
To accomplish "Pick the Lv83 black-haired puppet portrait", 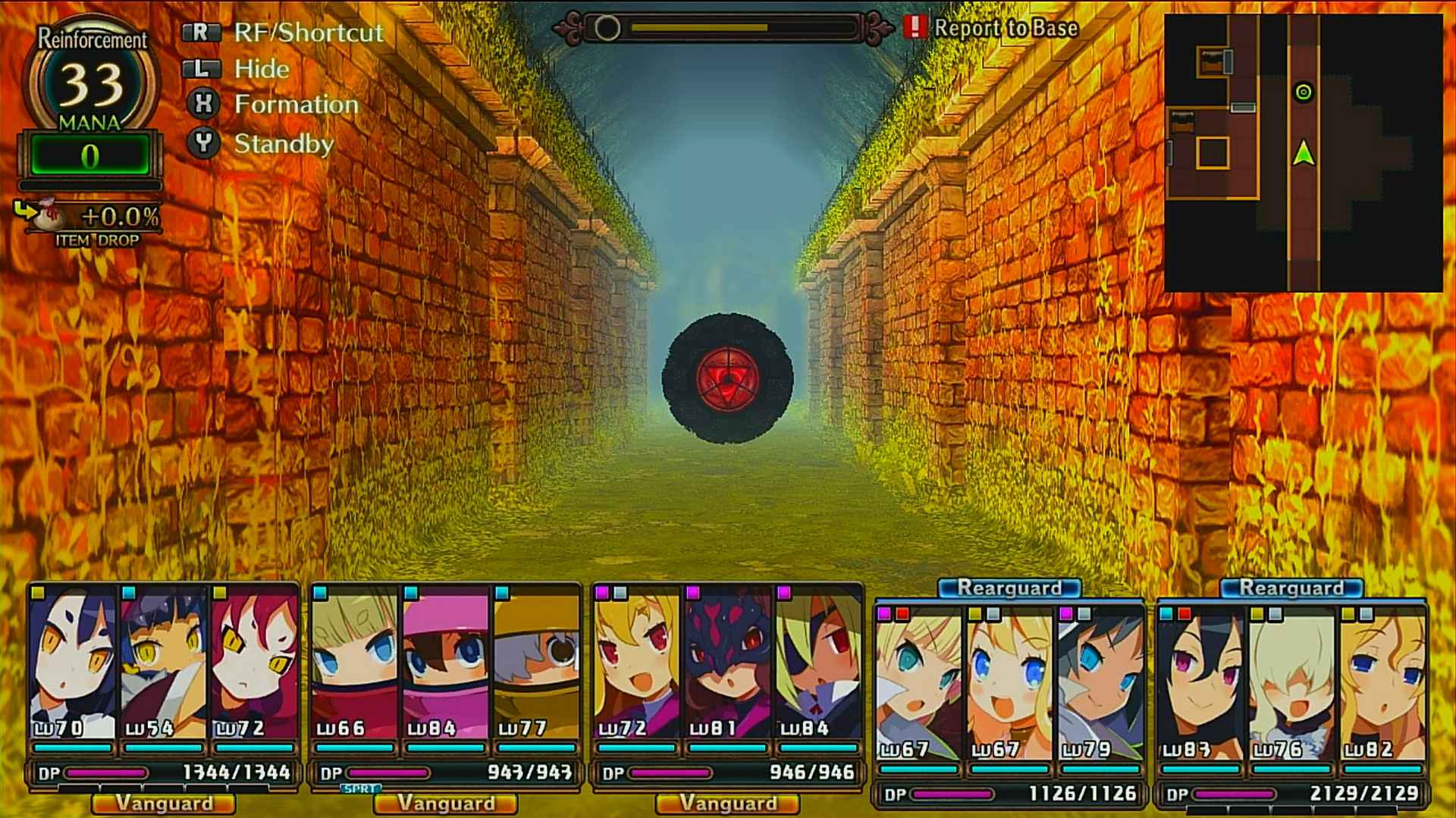I will coord(1200,682).
